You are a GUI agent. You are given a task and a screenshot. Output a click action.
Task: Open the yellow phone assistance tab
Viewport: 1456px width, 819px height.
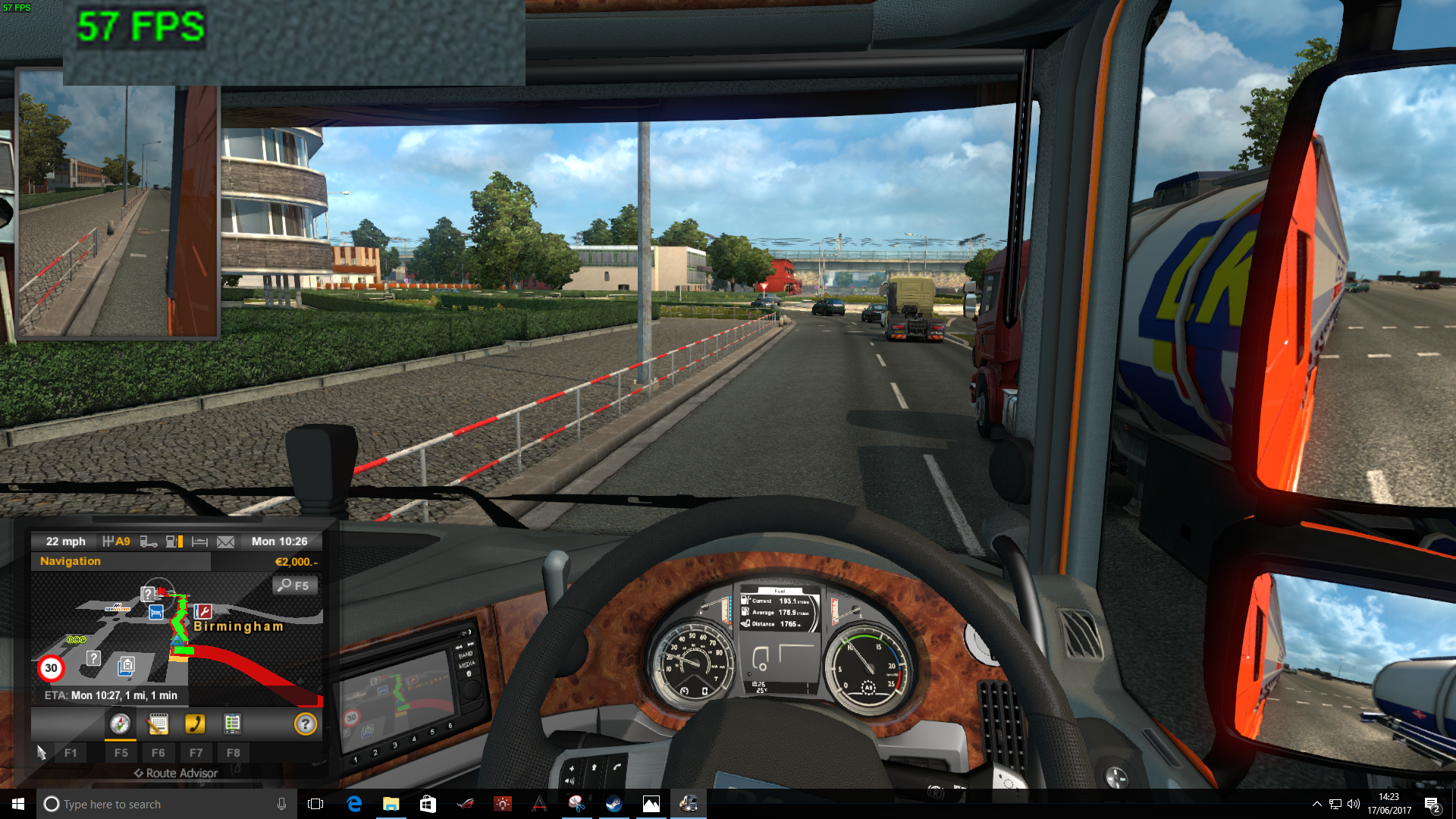(x=195, y=724)
